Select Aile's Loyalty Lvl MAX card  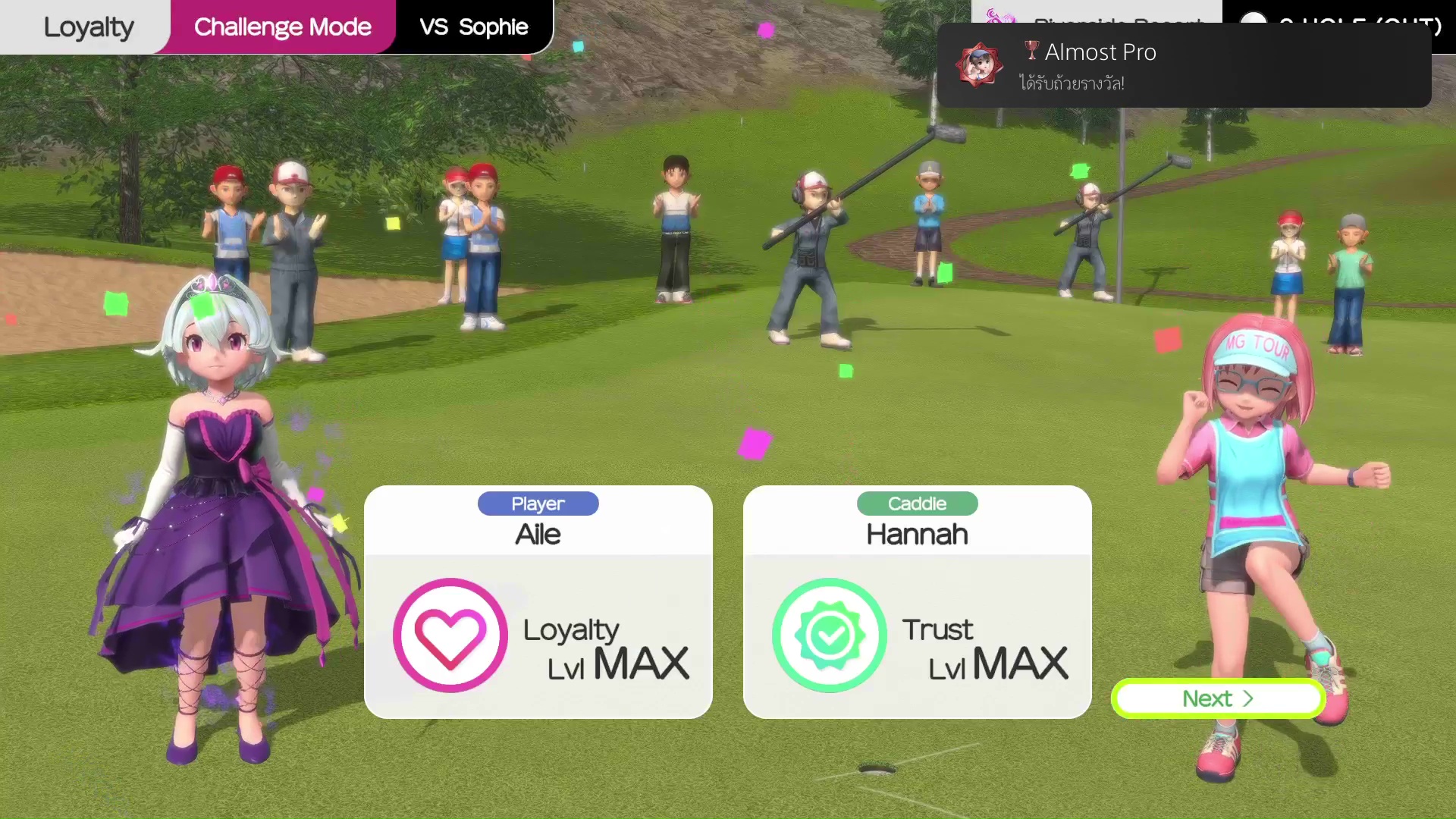click(538, 602)
